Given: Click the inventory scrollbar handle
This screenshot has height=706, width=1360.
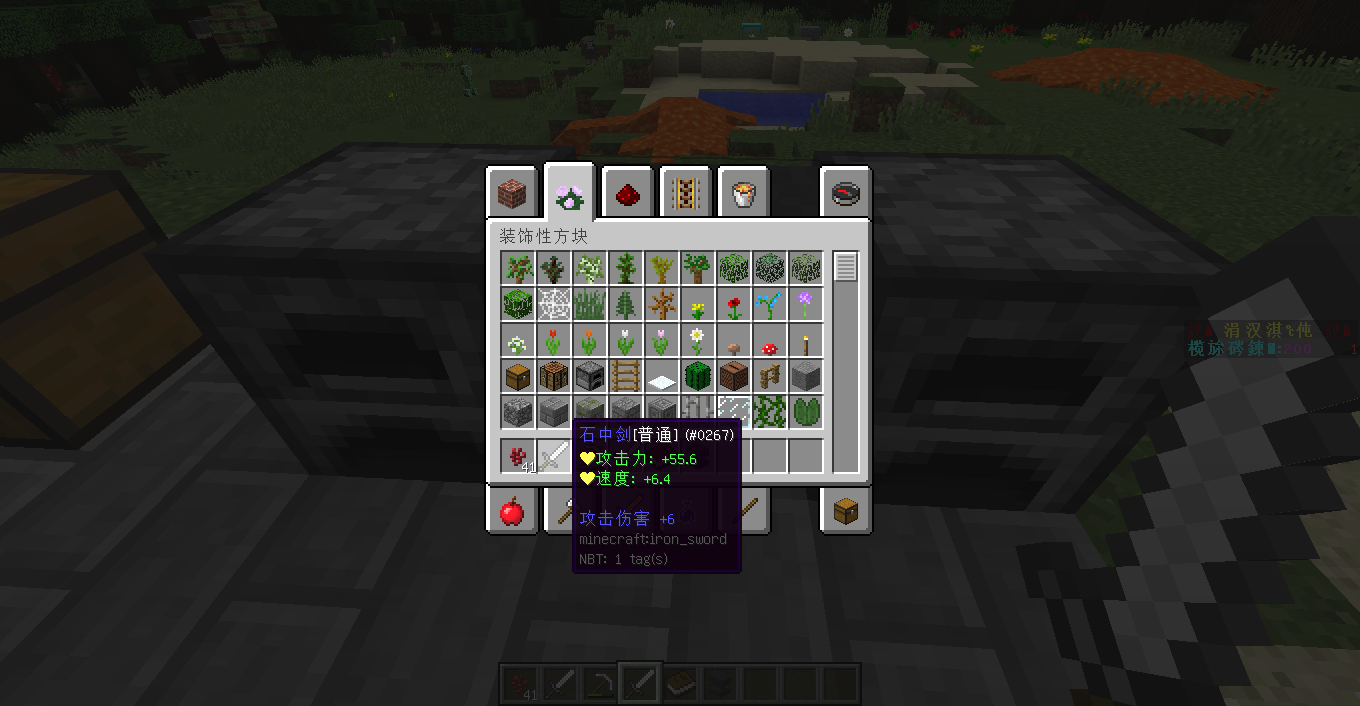Looking at the screenshot, I should pos(846,268).
